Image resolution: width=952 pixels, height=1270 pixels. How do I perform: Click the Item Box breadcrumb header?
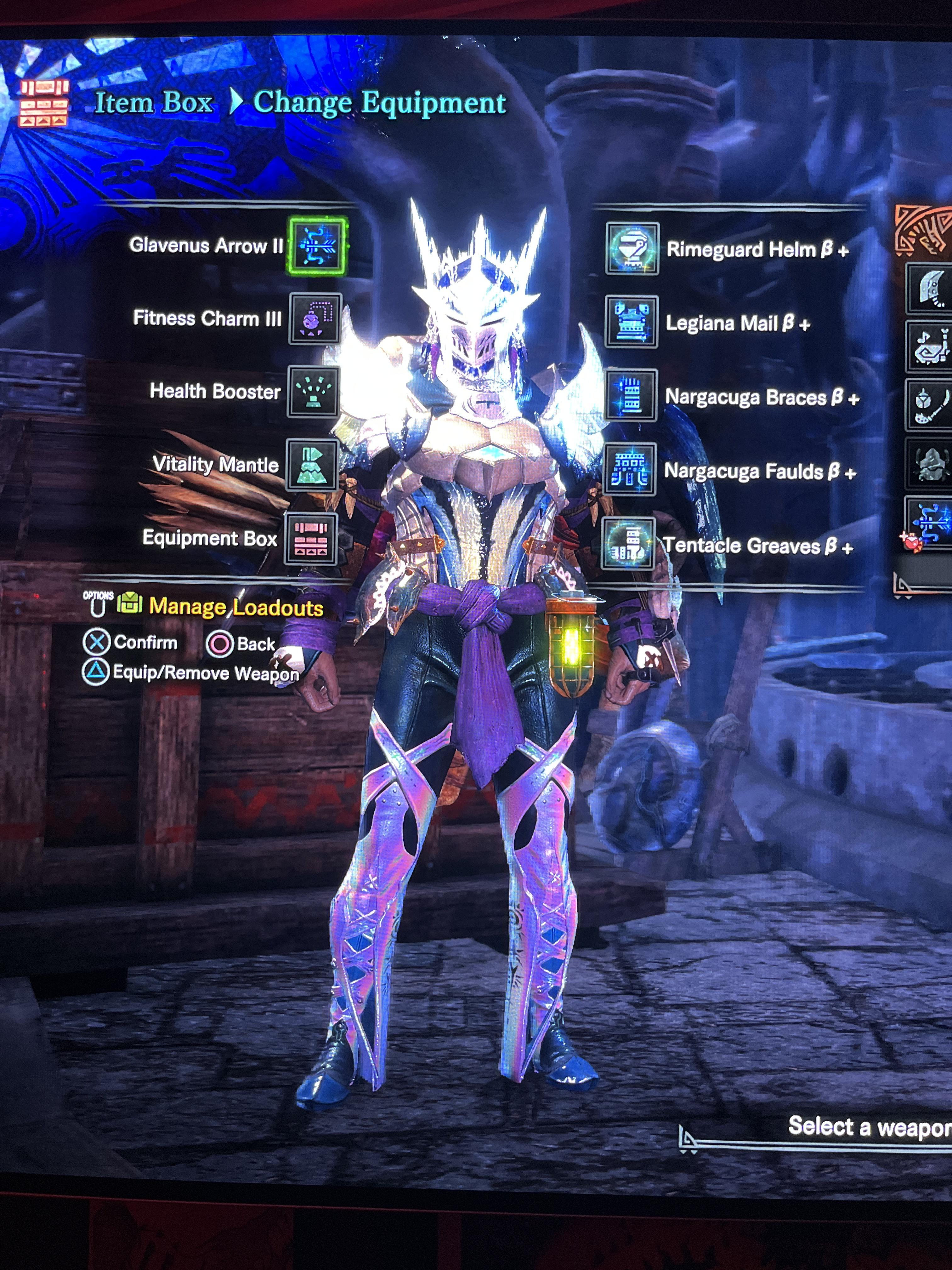pos(154,103)
